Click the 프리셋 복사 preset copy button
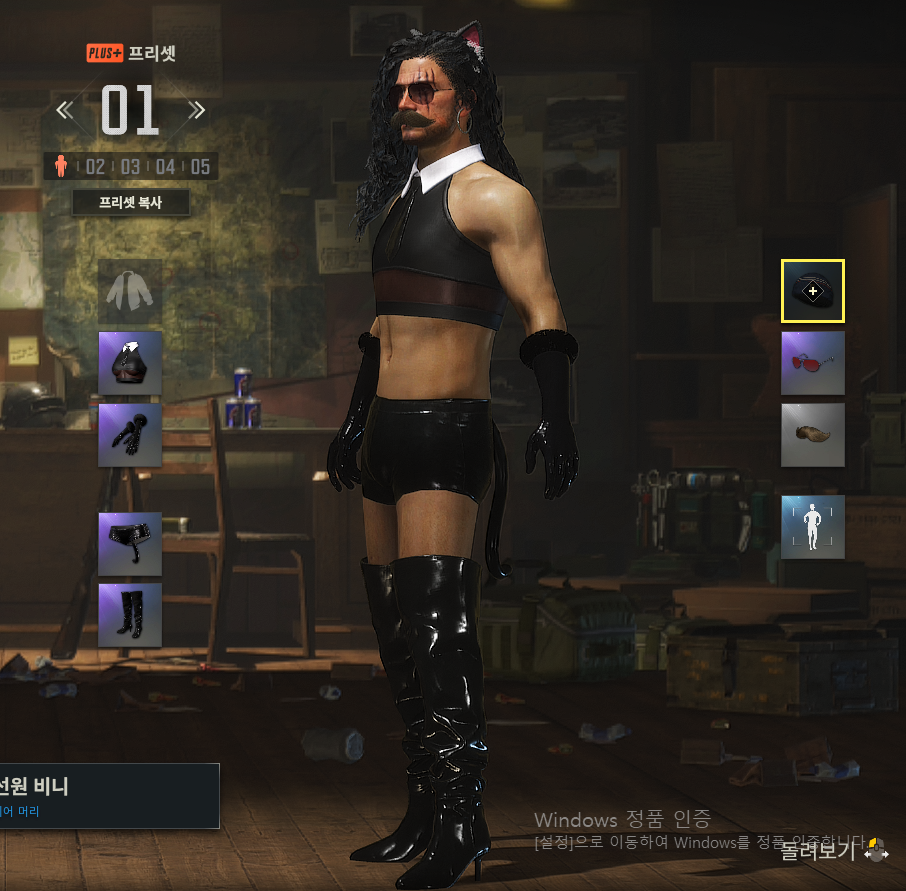Screen dimensions: 906x891 click(131, 203)
